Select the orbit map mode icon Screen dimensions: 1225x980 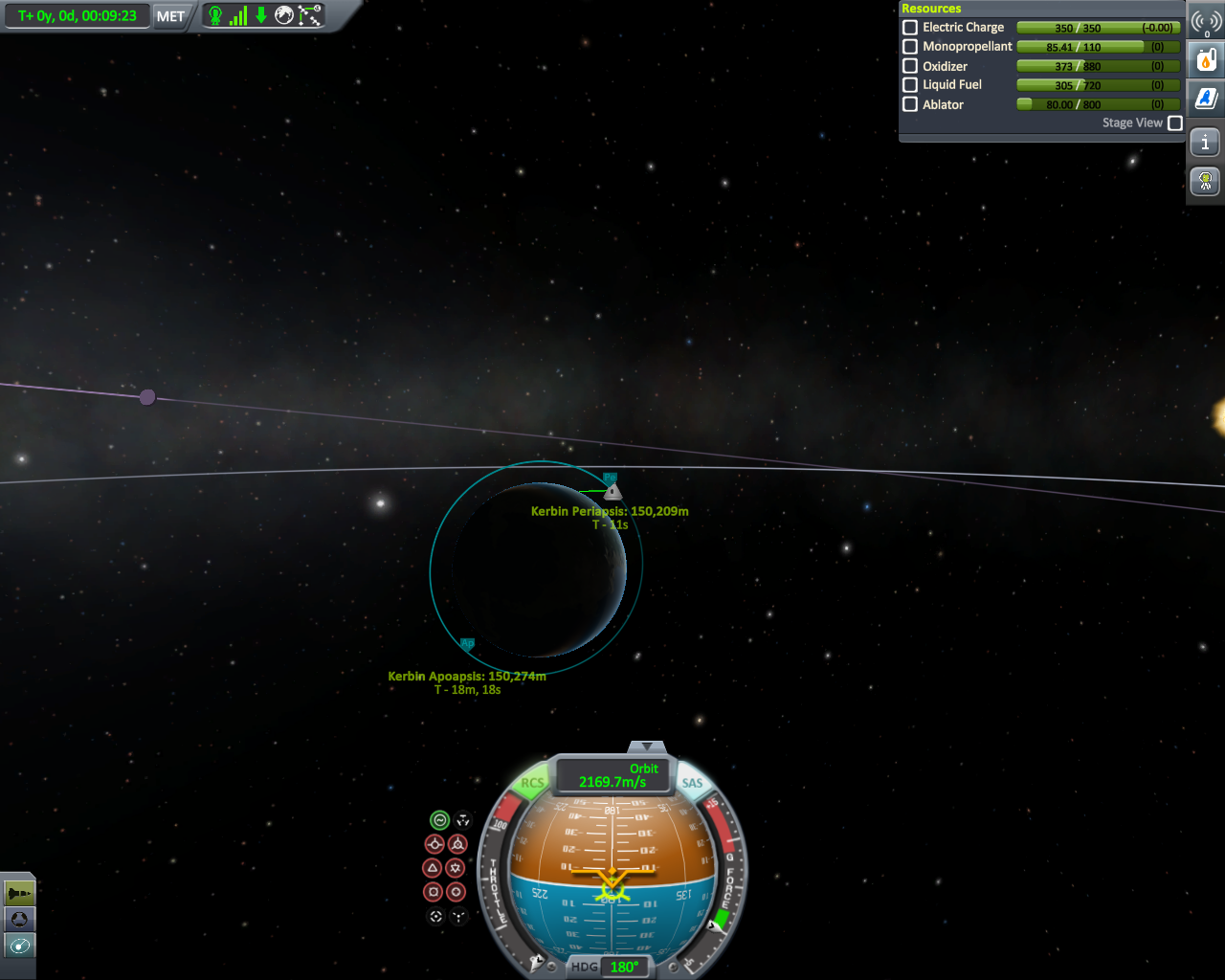(x=19, y=946)
